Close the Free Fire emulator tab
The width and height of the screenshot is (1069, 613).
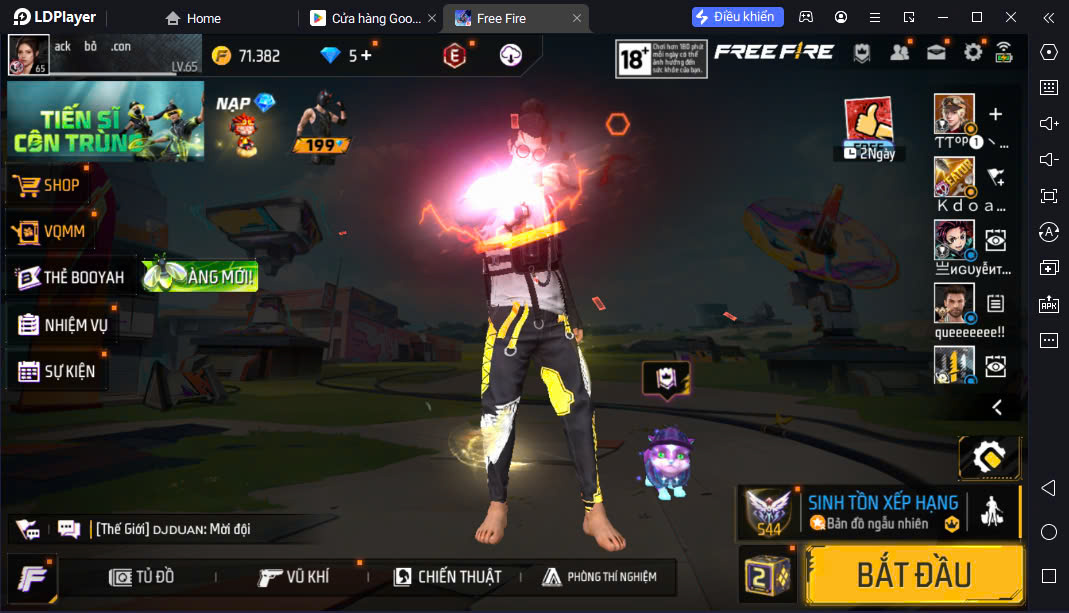(x=577, y=18)
